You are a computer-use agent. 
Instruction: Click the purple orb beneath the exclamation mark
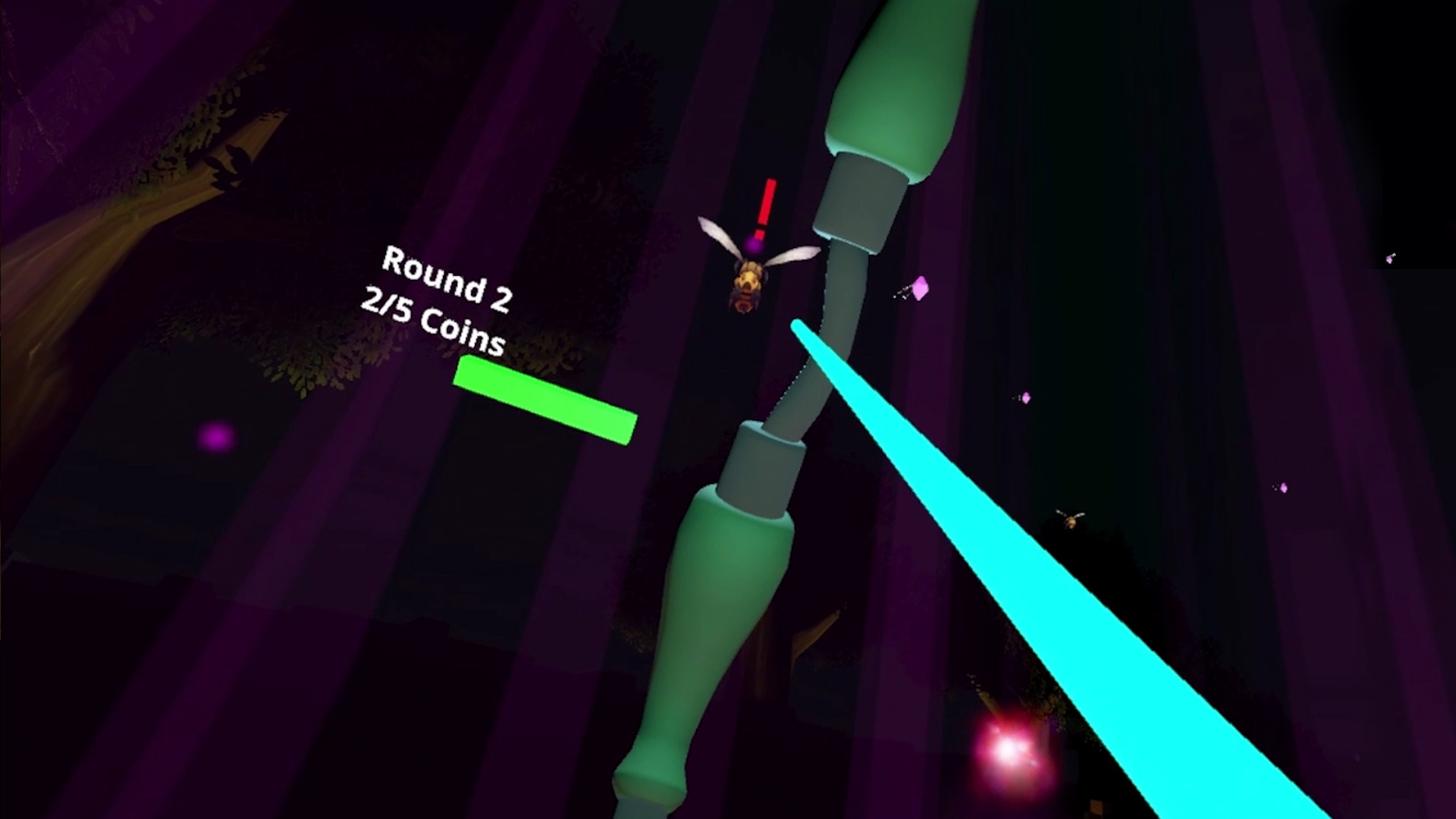click(x=755, y=245)
